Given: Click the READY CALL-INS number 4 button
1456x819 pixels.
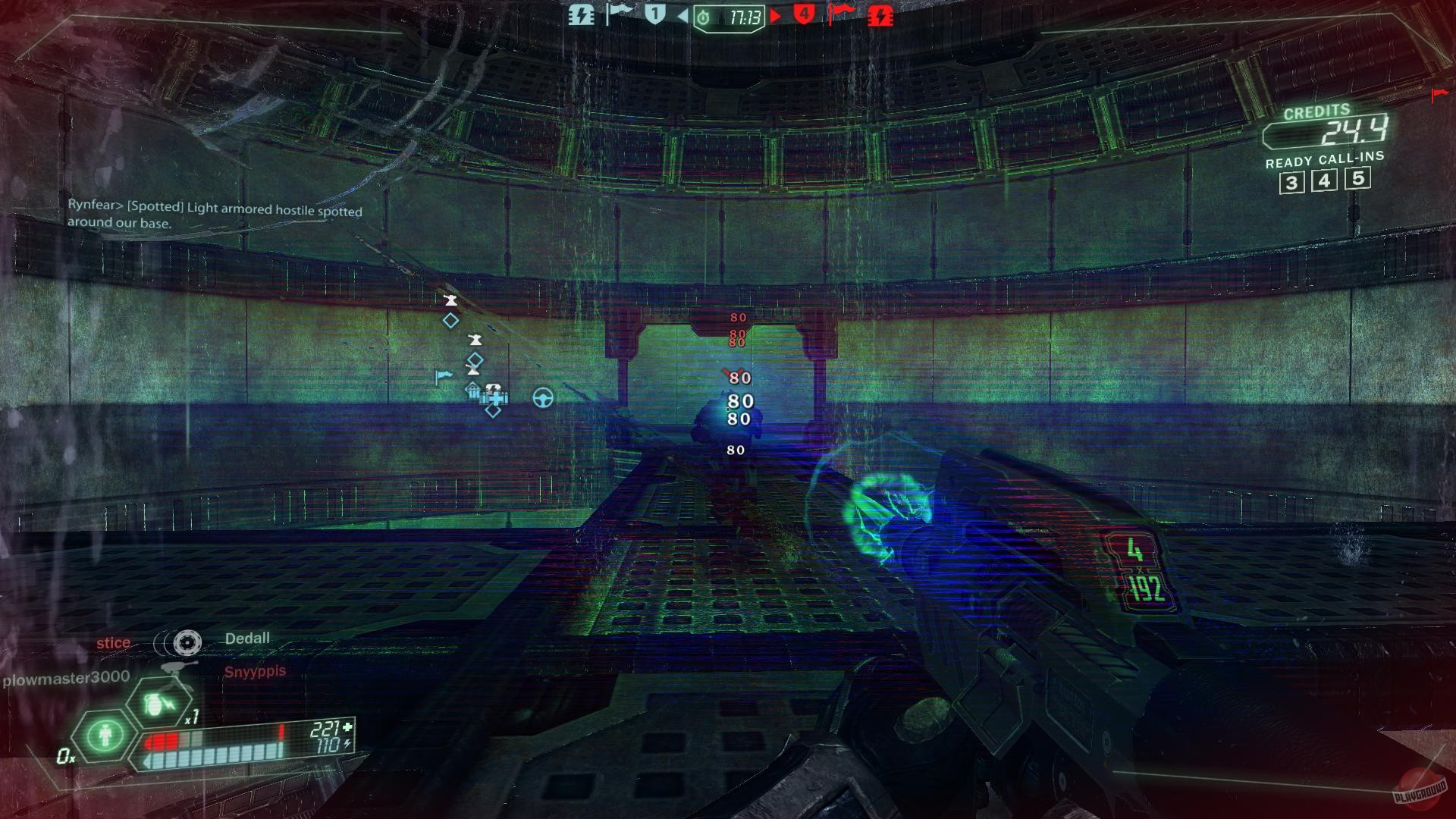Looking at the screenshot, I should [x=1325, y=181].
